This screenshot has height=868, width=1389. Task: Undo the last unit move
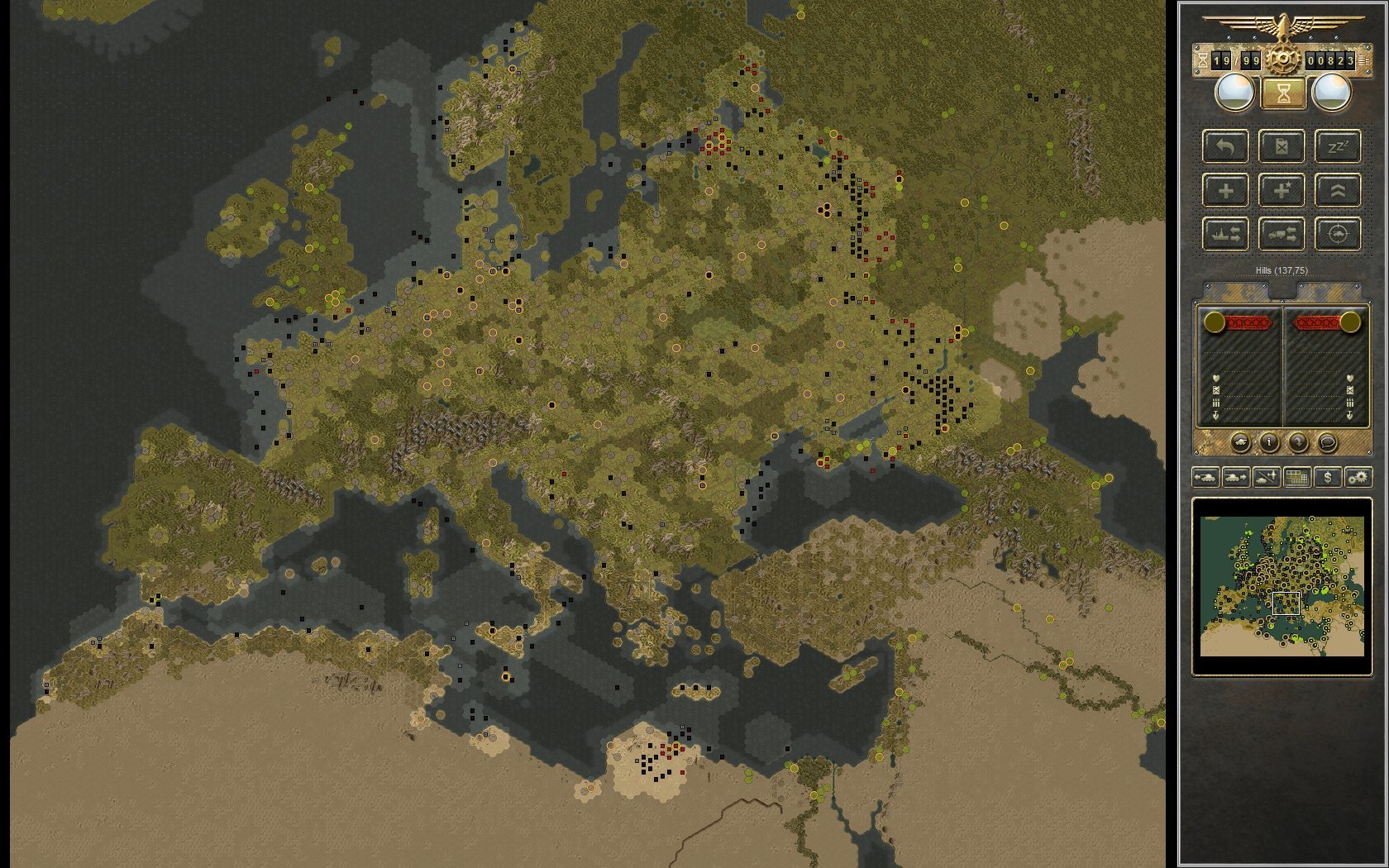[x=1227, y=147]
